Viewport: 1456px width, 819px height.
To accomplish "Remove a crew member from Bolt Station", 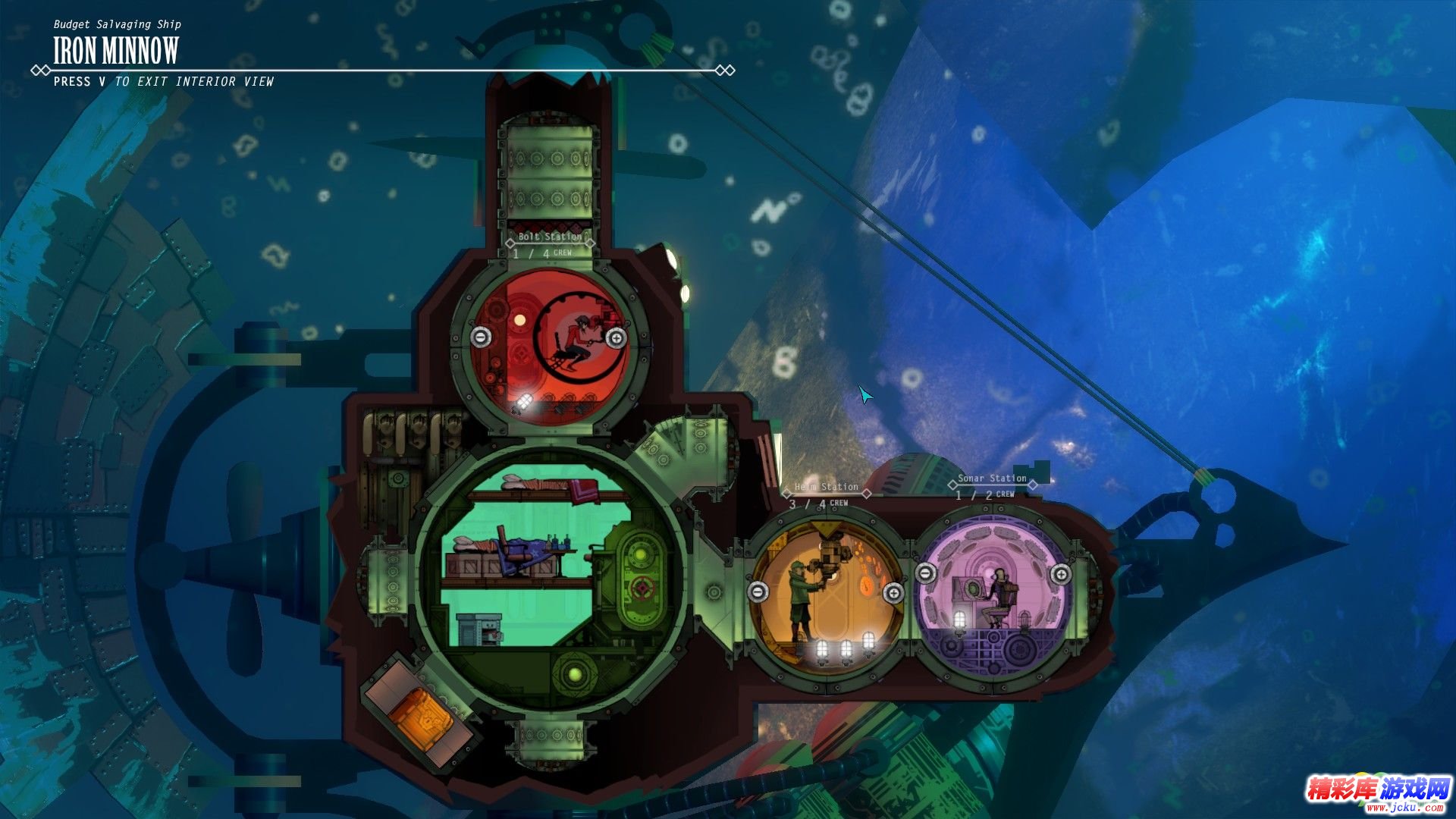I will point(480,337).
